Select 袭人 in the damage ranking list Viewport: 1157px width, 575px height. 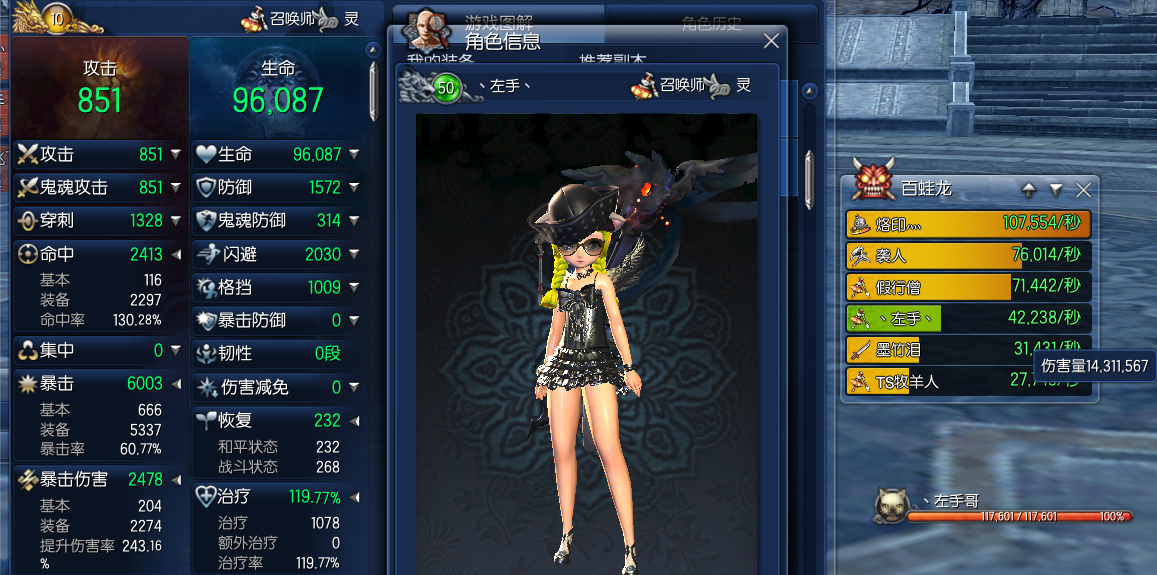[967, 255]
